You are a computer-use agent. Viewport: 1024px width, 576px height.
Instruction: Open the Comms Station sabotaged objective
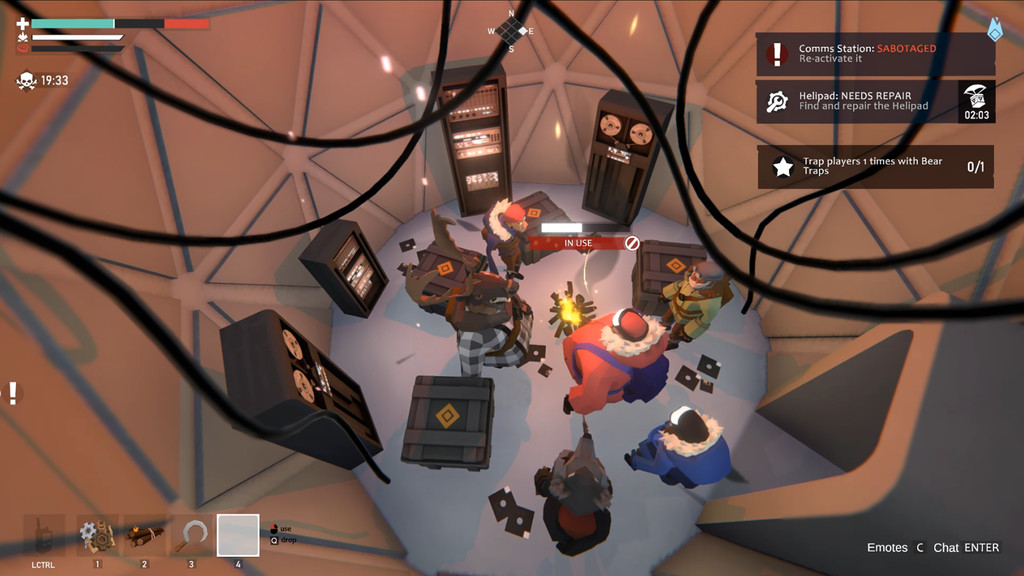tap(875, 54)
